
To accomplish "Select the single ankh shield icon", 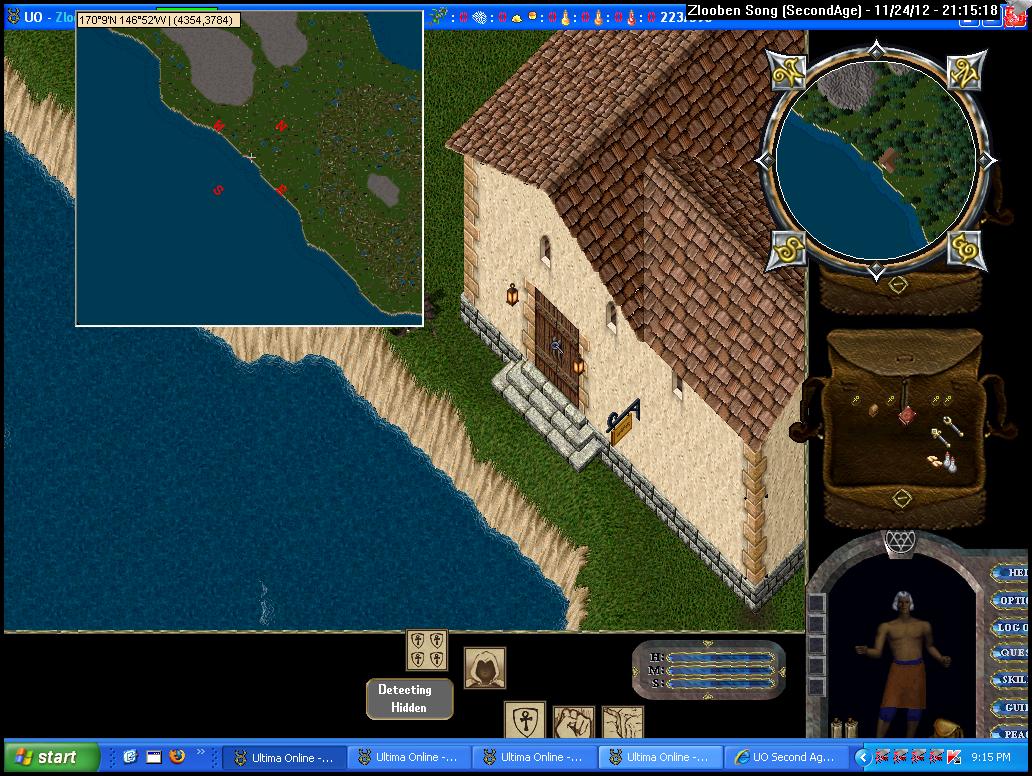I will [x=524, y=721].
